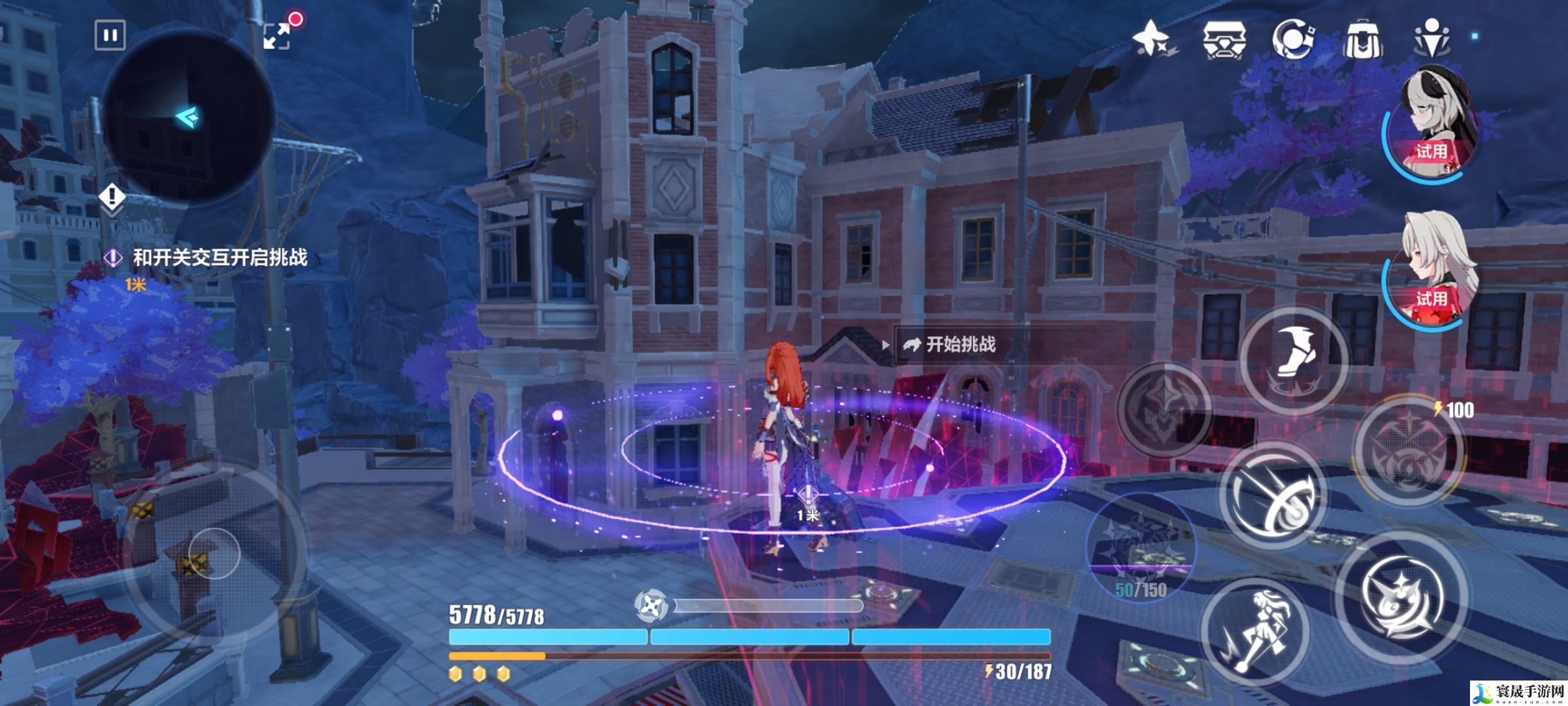Open the swirling ring icon menu
This screenshot has height=706, width=1568.
[x=1293, y=39]
